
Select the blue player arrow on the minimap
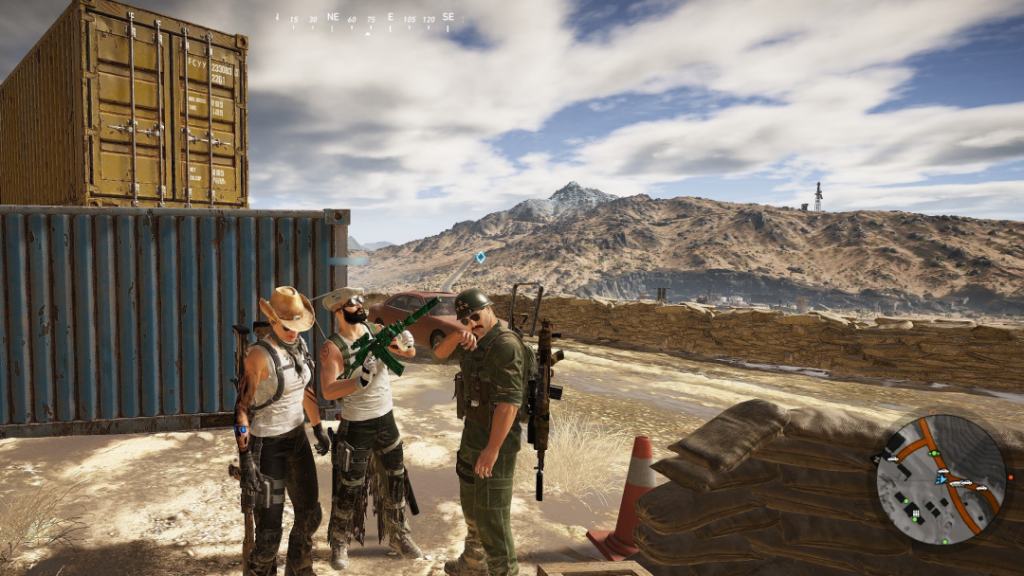[x=940, y=479]
